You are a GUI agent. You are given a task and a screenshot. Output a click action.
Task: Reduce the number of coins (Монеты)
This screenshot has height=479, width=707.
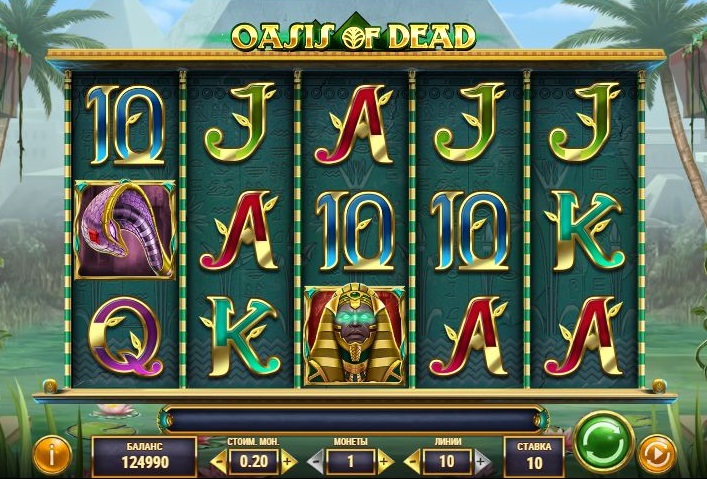[316, 462]
